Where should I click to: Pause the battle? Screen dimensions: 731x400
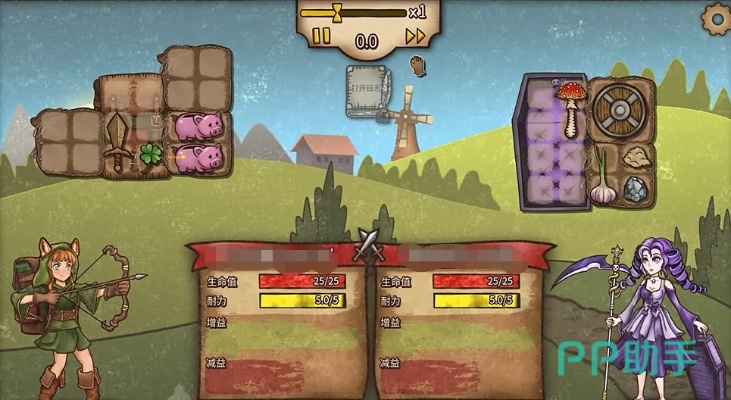[x=321, y=37]
